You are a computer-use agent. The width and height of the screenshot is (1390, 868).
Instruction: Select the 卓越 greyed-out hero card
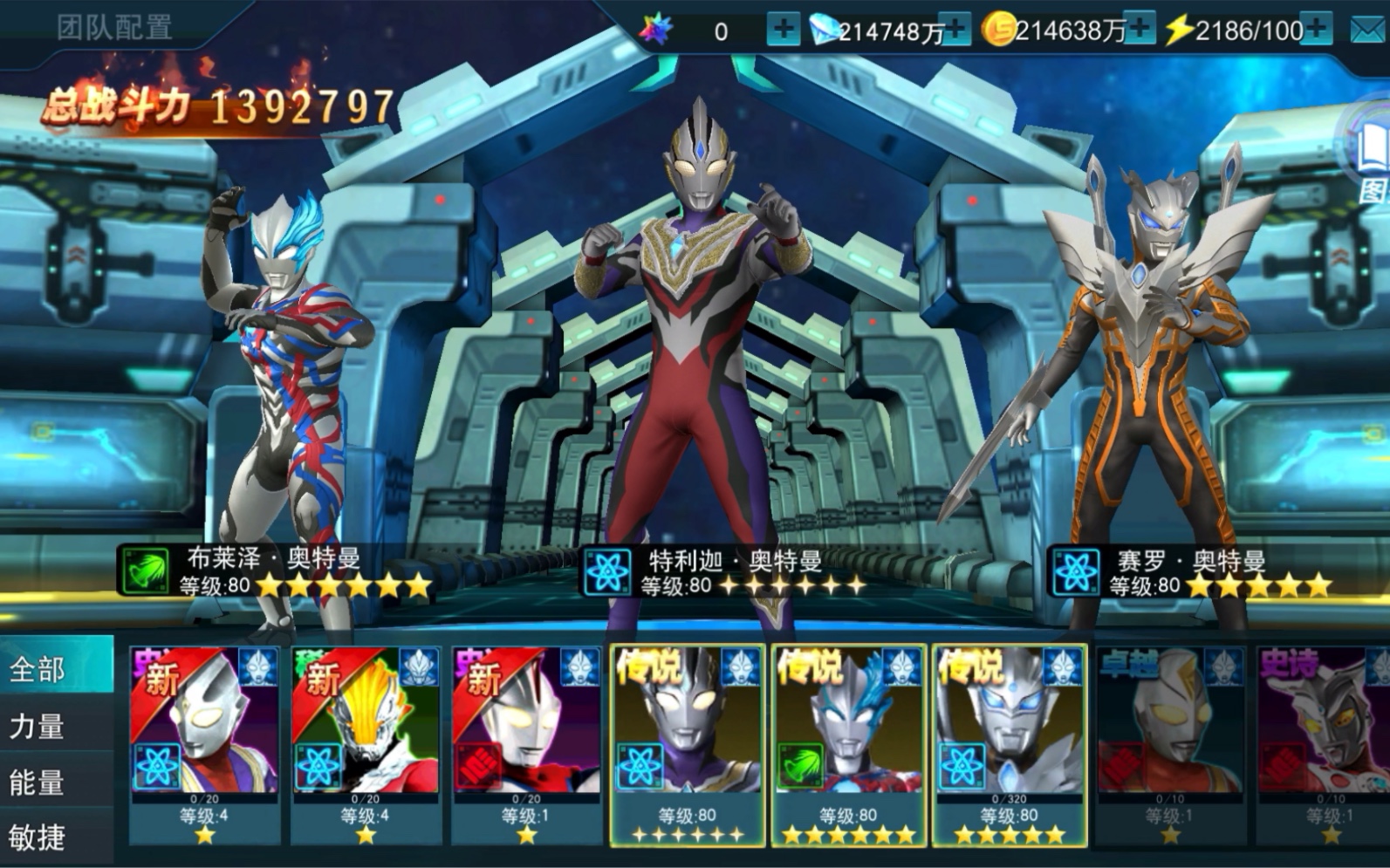click(x=1169, y=746)
